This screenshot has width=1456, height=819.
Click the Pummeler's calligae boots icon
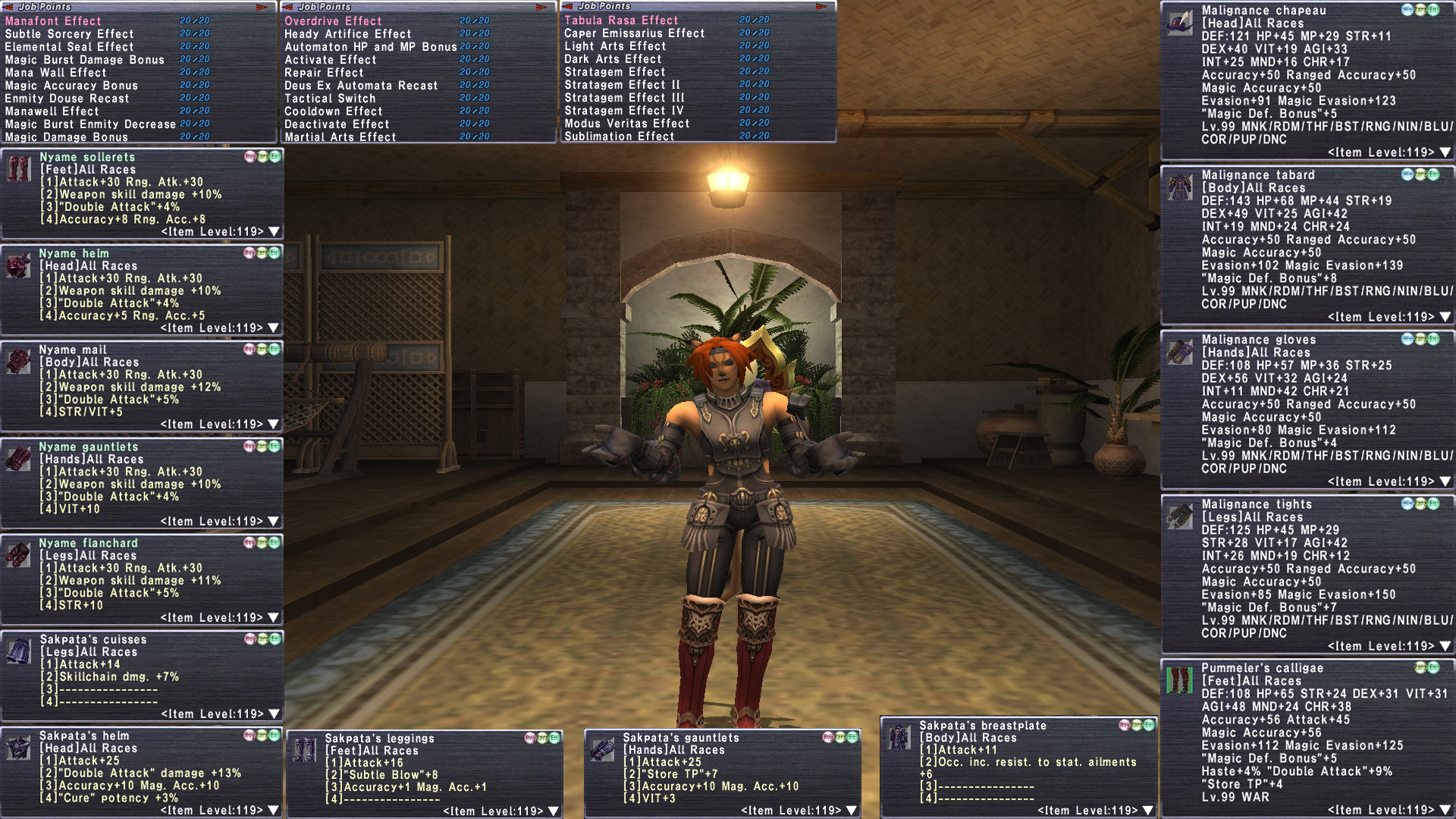tap(1179, 680)
